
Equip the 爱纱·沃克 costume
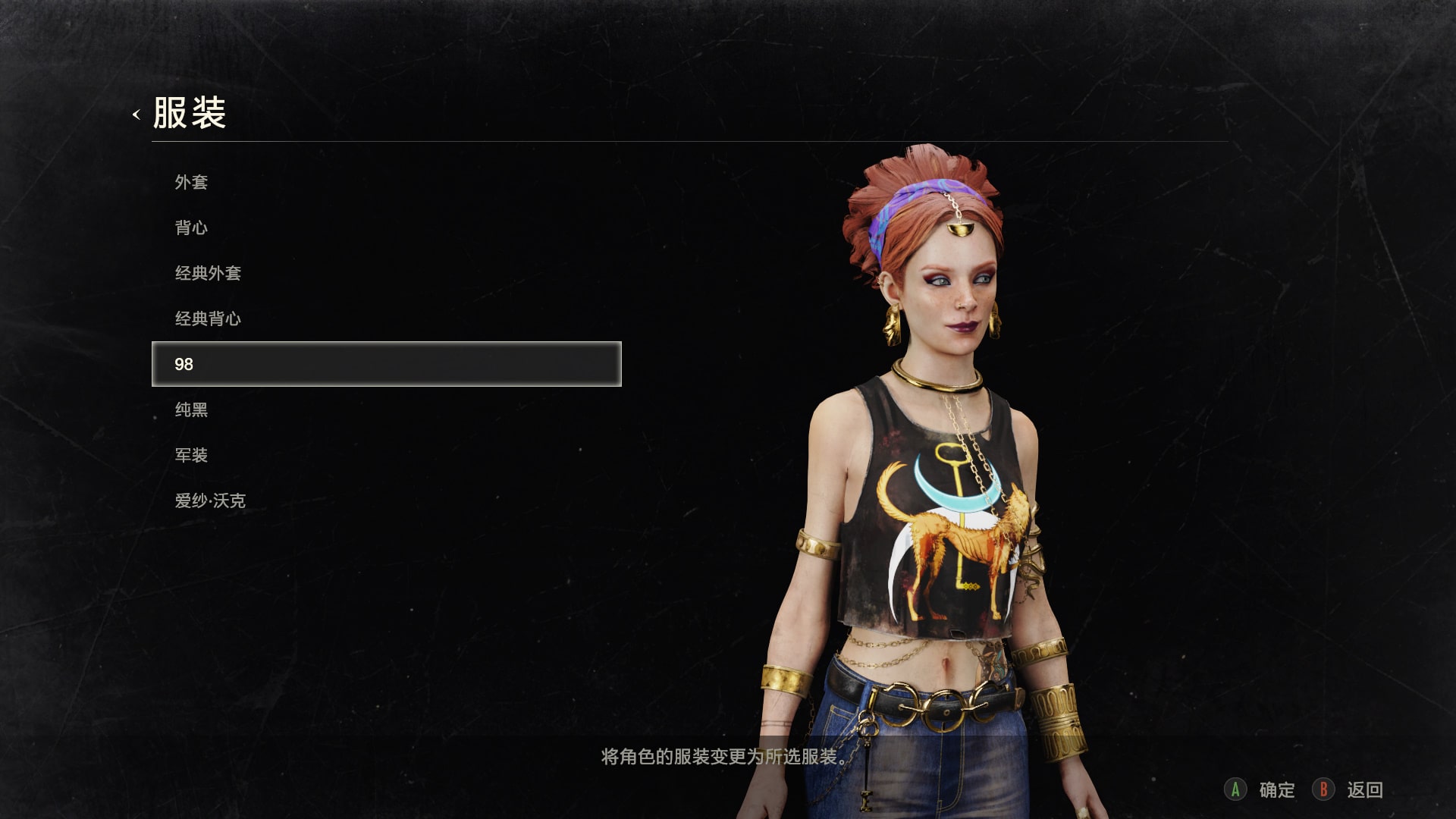pyautogui.click(x=210, y=500)
